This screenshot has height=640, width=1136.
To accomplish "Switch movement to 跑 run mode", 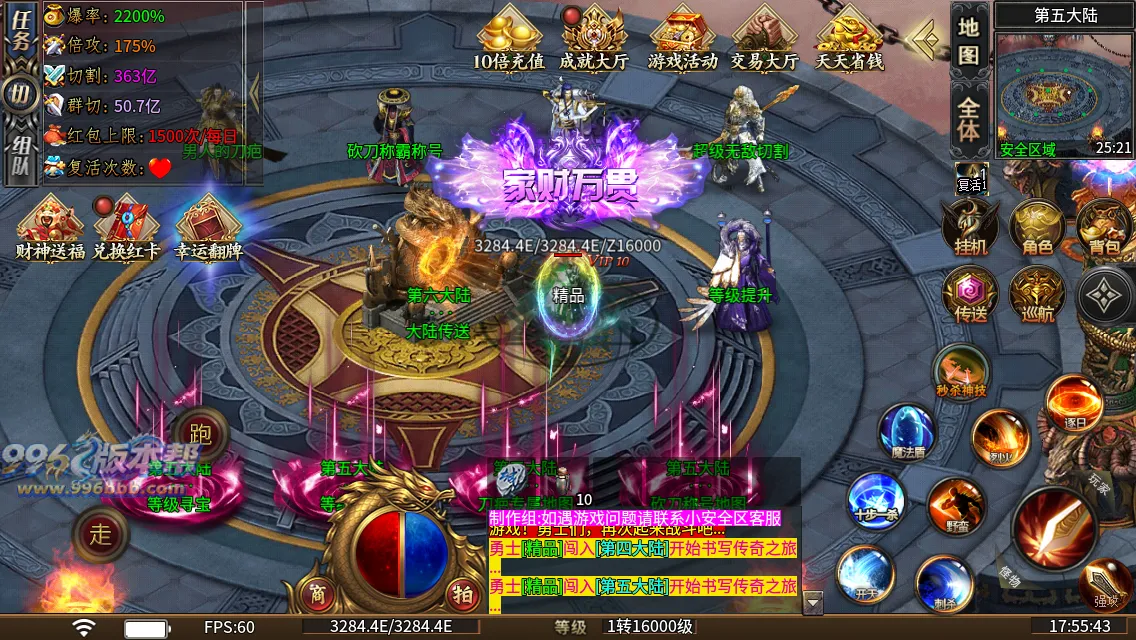I will 200,434.
